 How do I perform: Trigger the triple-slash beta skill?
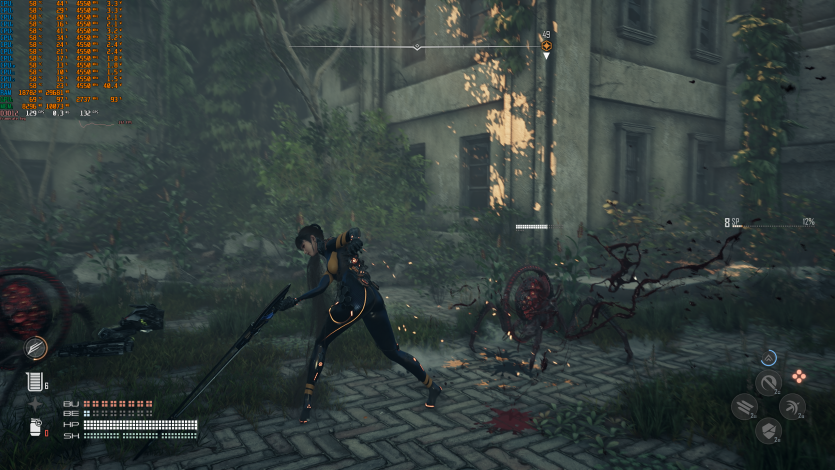click(x=744, y=406)
